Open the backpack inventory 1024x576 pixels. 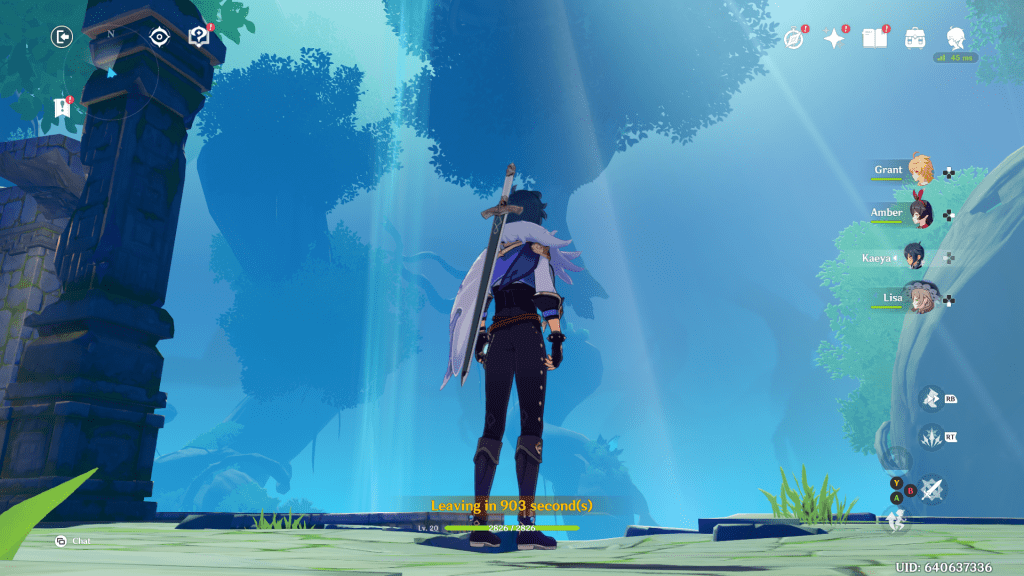point(915,39)
